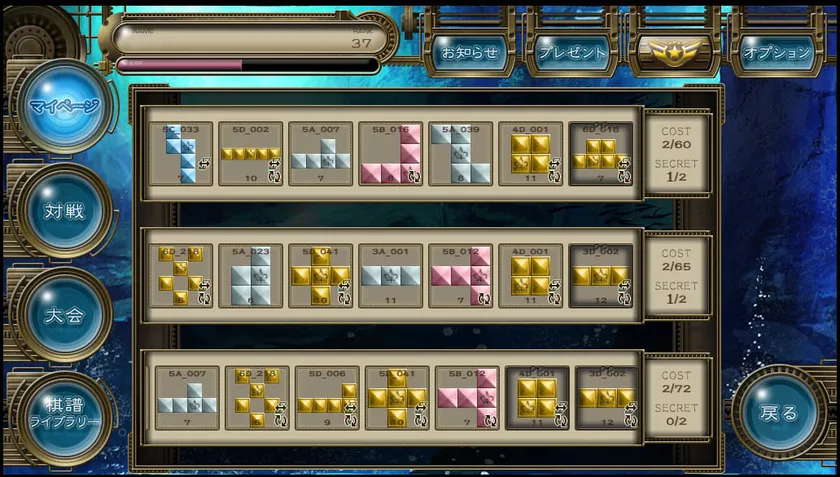Click the winged star emblem button
Viewport: 840px width, 477px height.
click(675, 53)
